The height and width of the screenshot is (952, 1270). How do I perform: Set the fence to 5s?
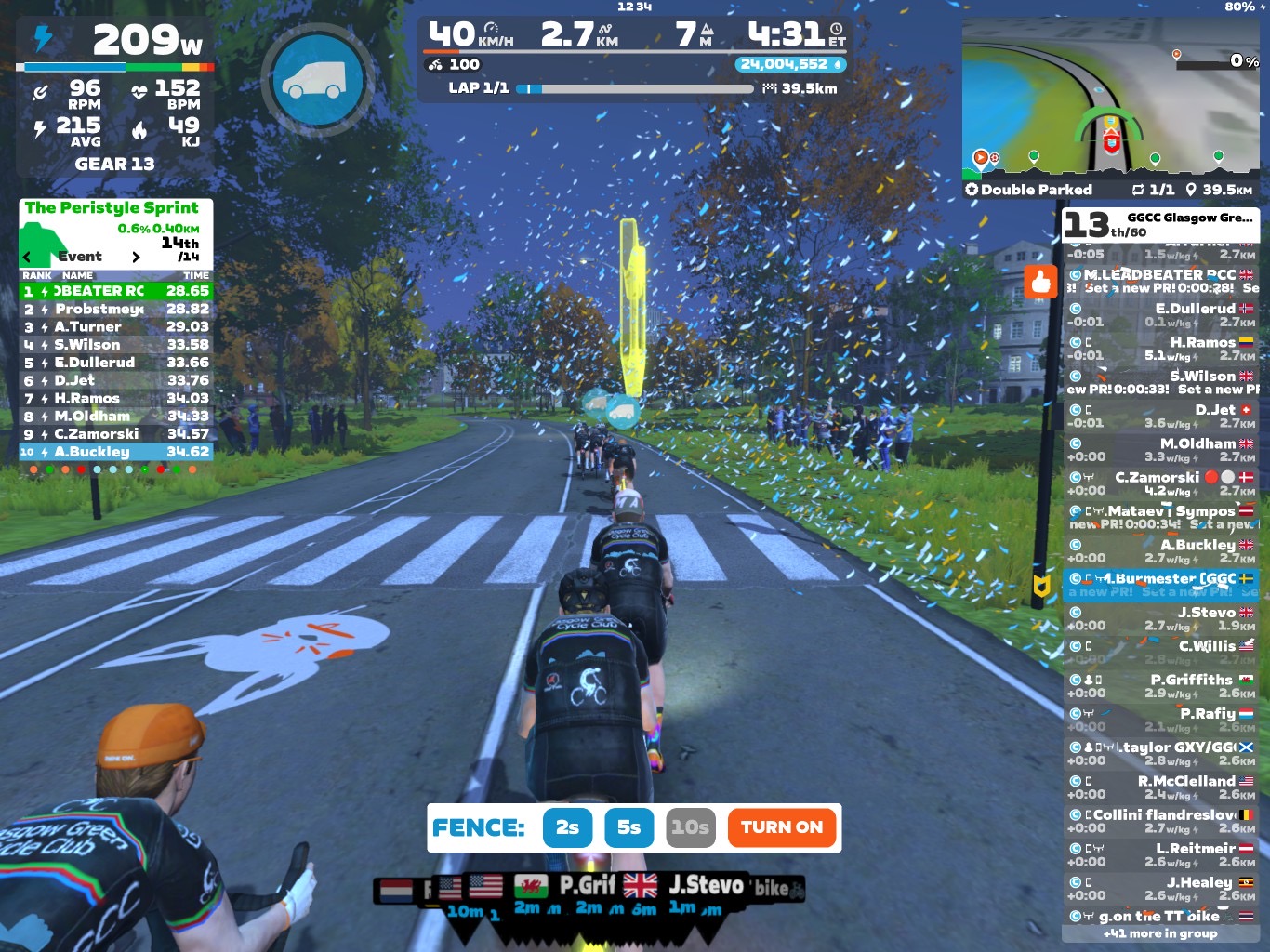point(628,827)
